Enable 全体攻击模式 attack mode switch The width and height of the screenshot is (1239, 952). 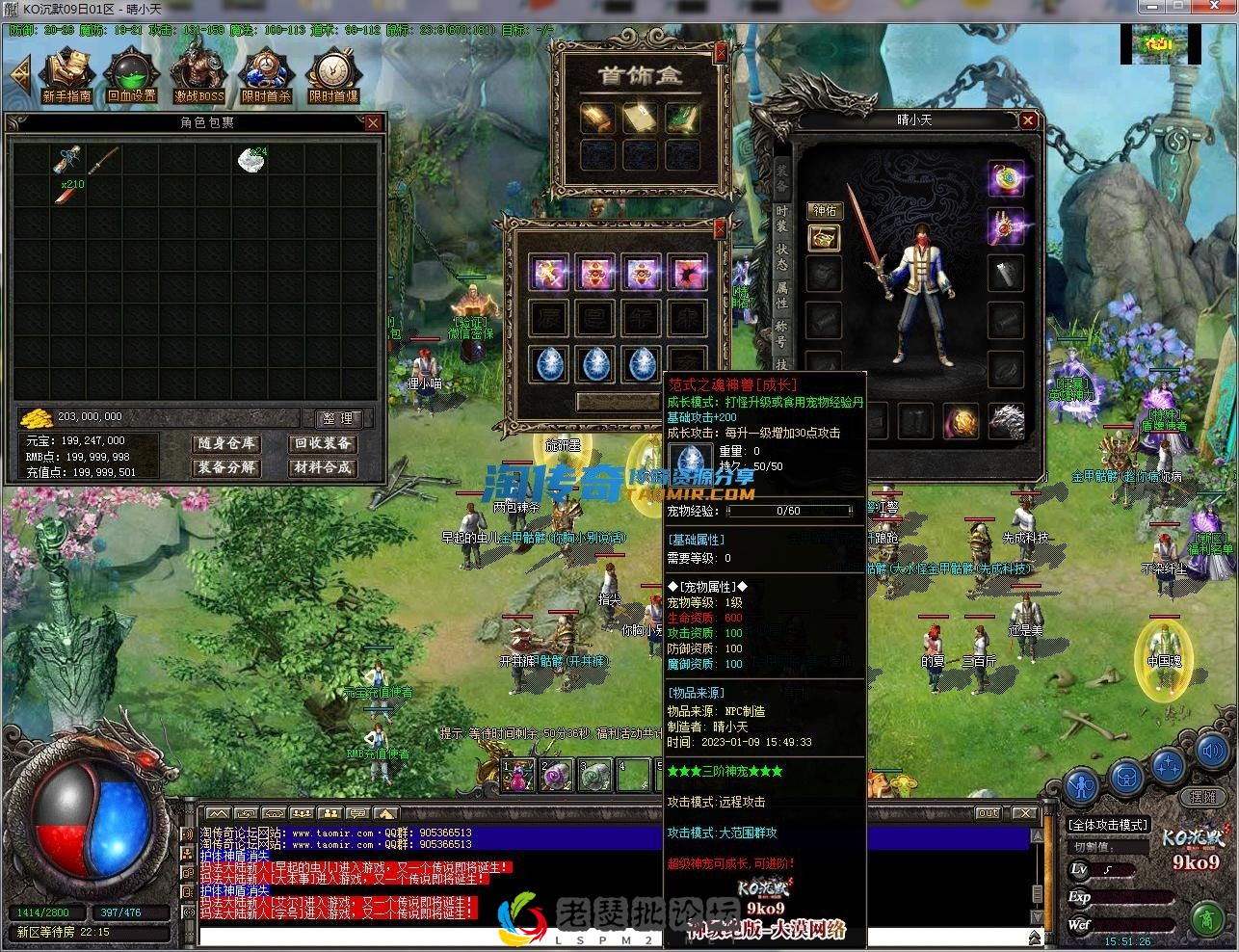click(1108, 825)
